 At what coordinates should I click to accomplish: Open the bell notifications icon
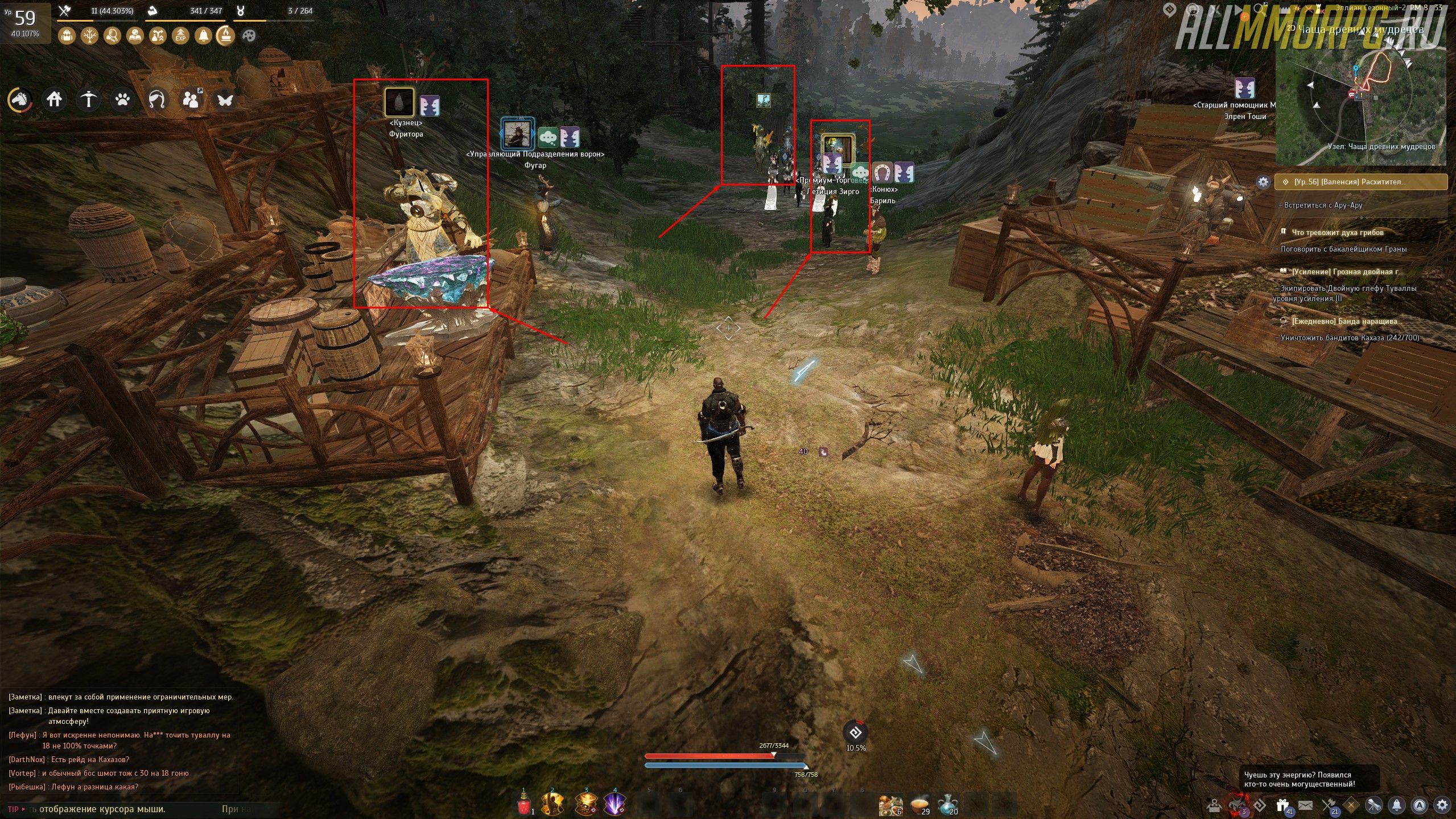click(1396, 805)
